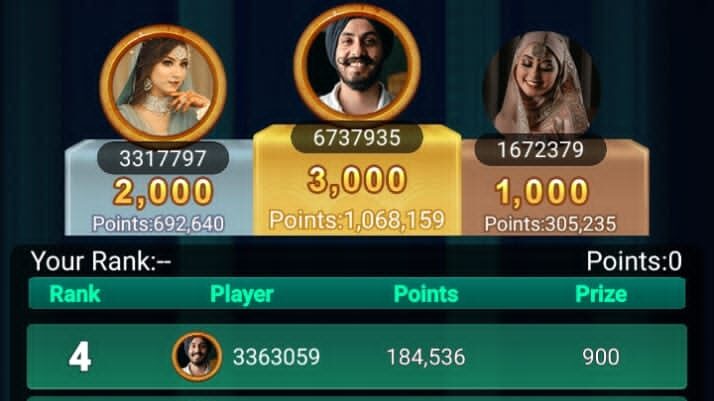714x401 pixels.
Task: Select the rank 4 player row
Action: tap(356, 357)
